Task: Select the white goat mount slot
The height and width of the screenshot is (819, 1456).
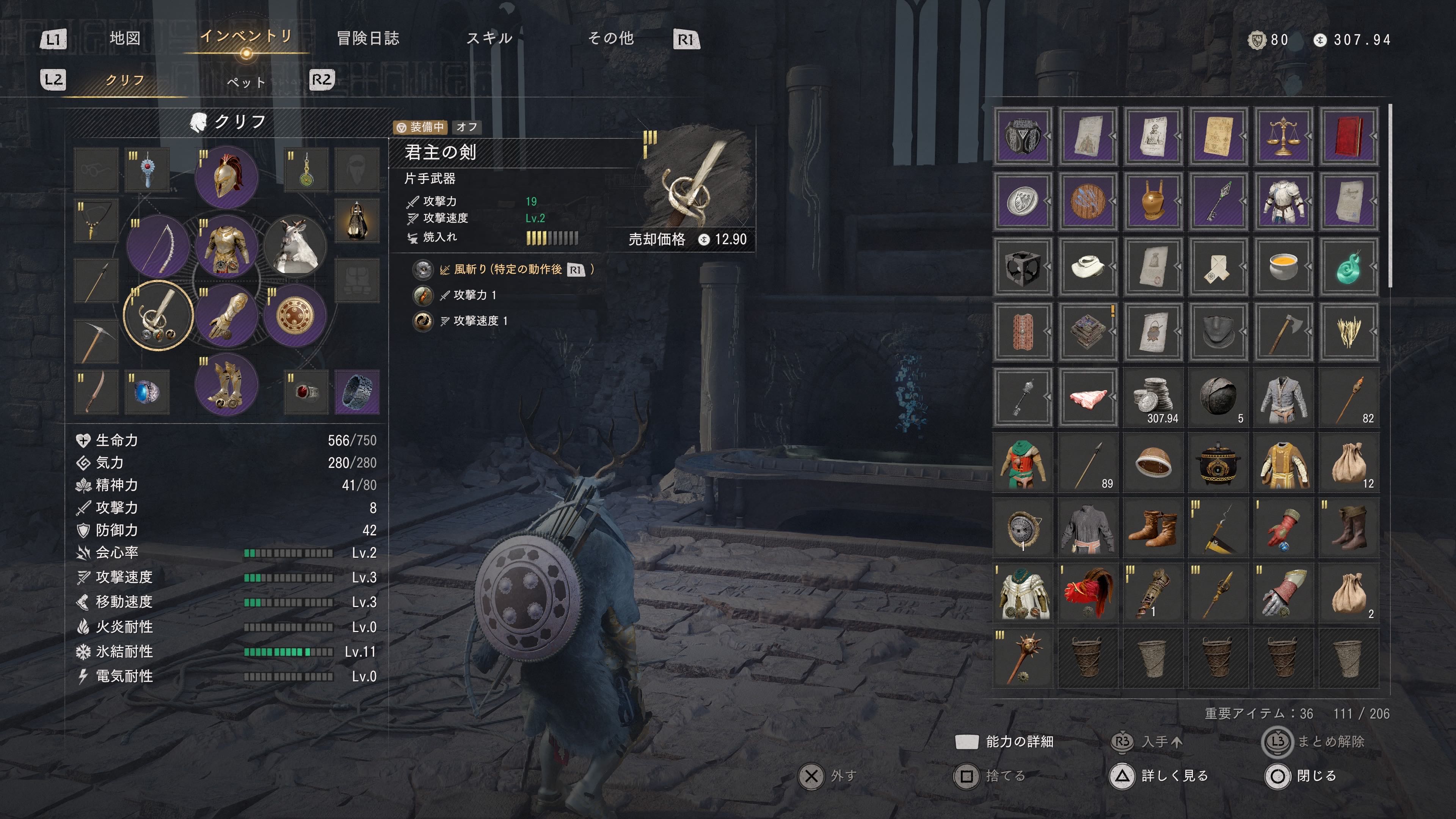Action: pyautogui.click(x=295, y=247)
